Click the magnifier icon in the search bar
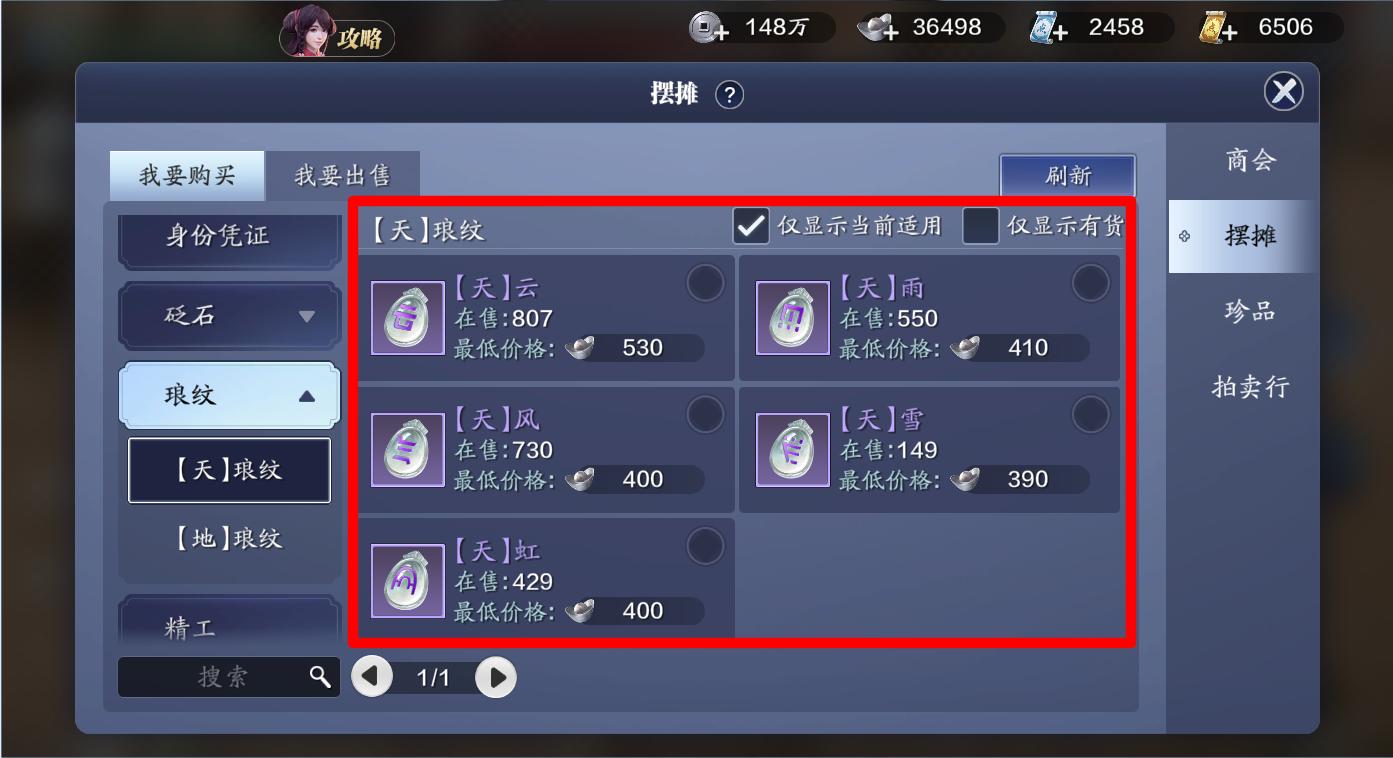The image size is (1393, 758). click(x=322, y=677)
